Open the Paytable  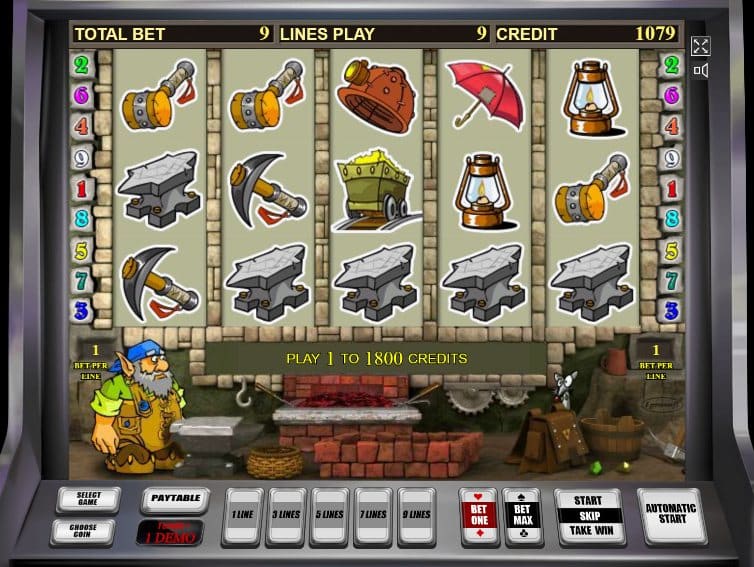pyautogui.click(x=175, y=498)
